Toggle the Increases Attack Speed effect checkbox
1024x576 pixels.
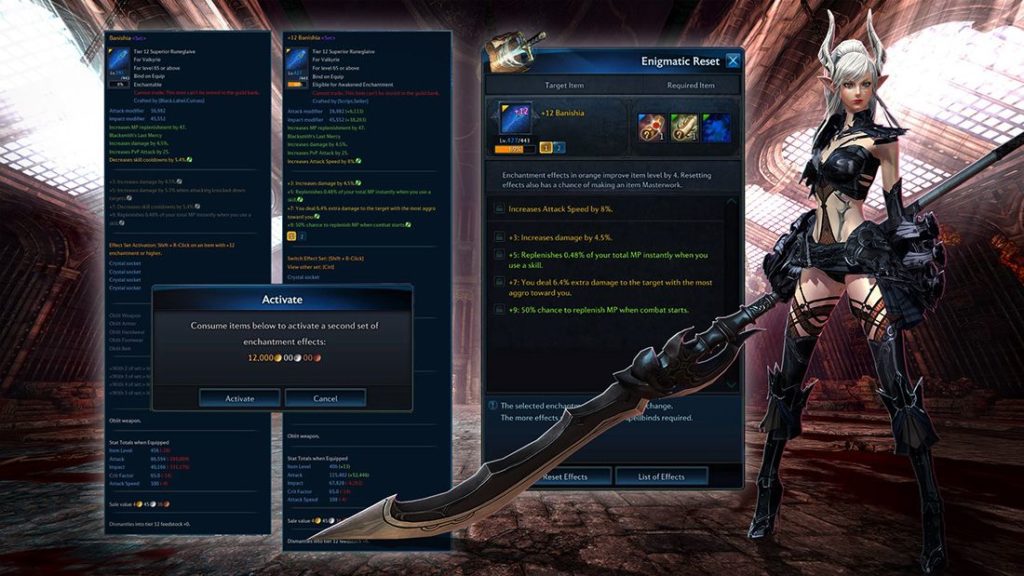pyautogui.click(x=498, y=209)
